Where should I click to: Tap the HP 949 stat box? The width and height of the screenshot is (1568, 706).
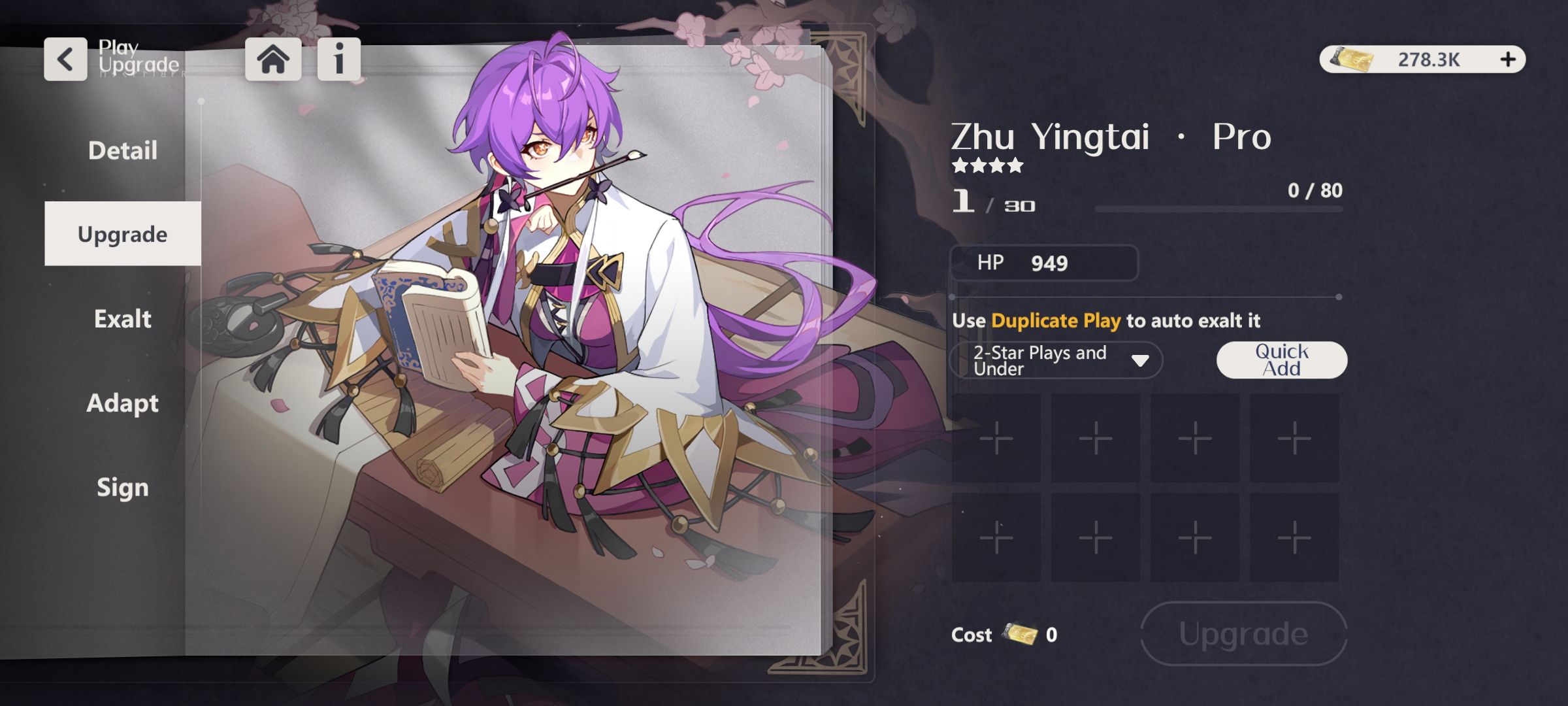(x=1043, y=264)
